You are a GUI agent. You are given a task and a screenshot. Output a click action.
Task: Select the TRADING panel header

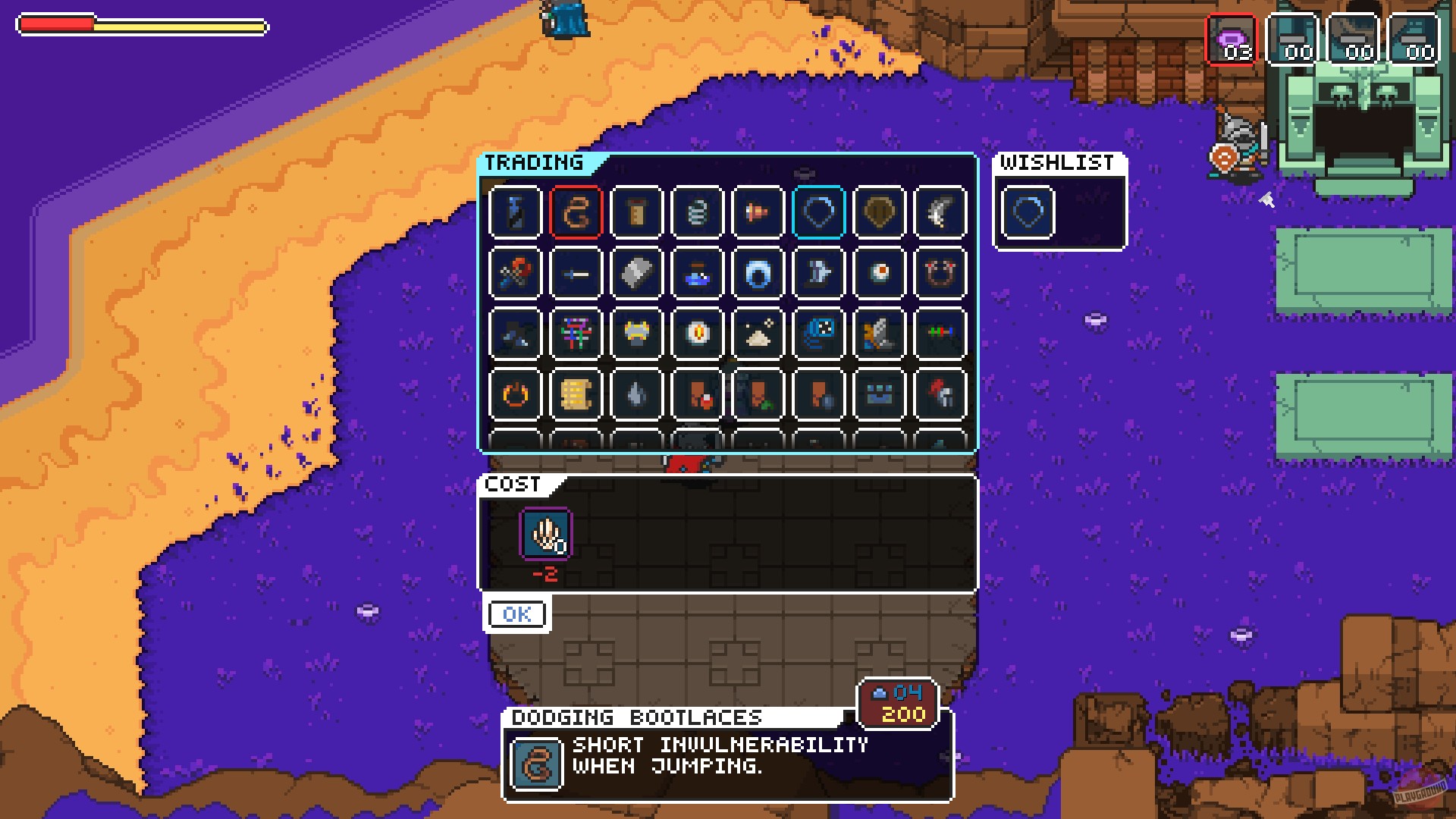(x=535, y=162)
